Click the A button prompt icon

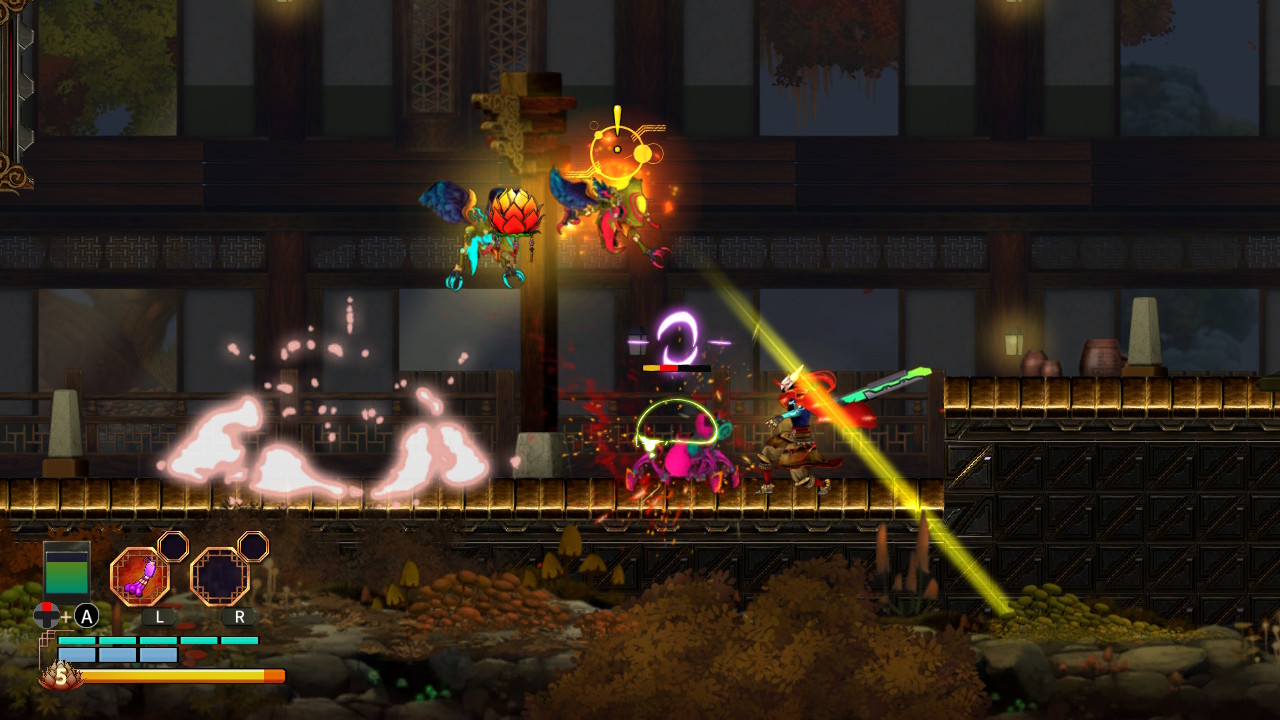pos(85,616)
